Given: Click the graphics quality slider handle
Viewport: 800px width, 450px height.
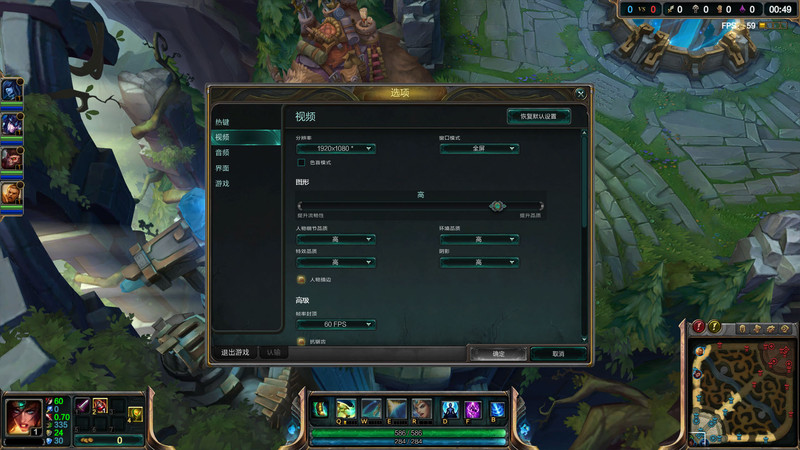Looking at the screenshot, I should tap(497, 205).
